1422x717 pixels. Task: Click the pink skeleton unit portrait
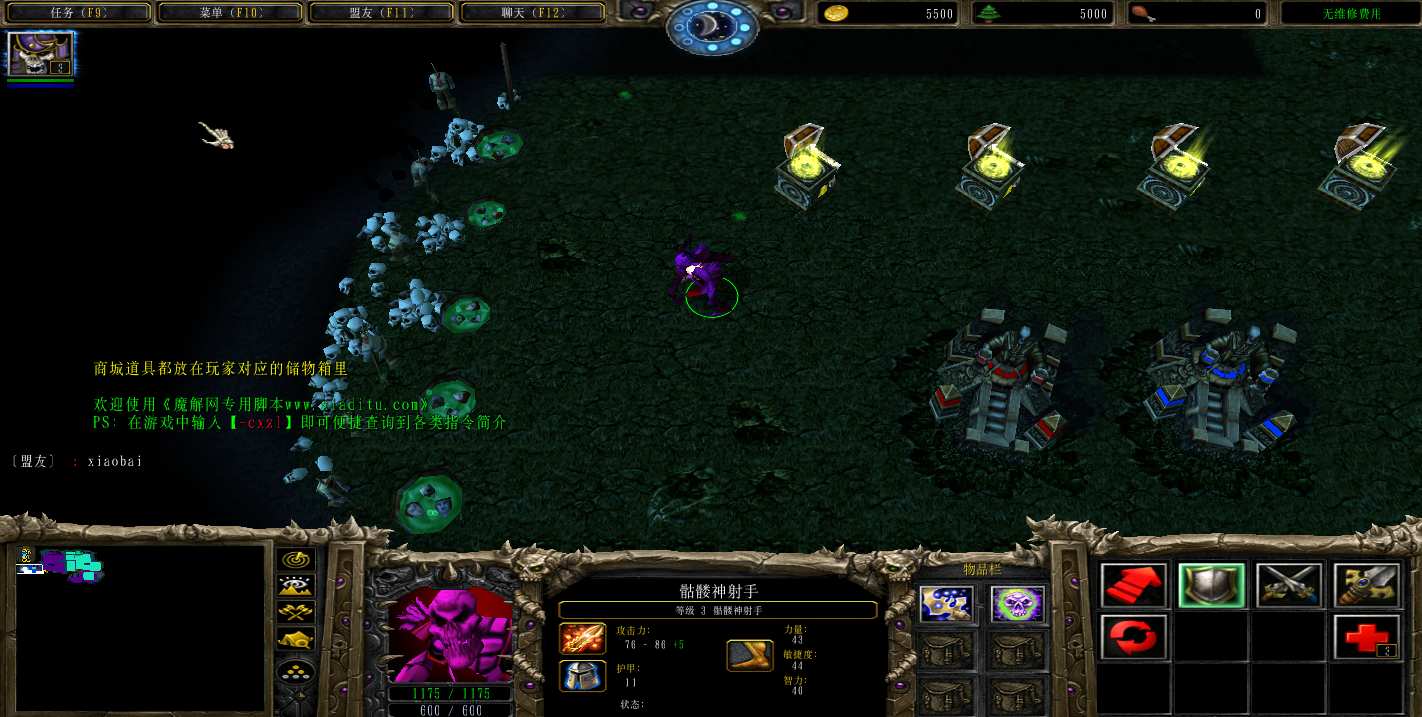pyautogui.click(x=448, y=635)
